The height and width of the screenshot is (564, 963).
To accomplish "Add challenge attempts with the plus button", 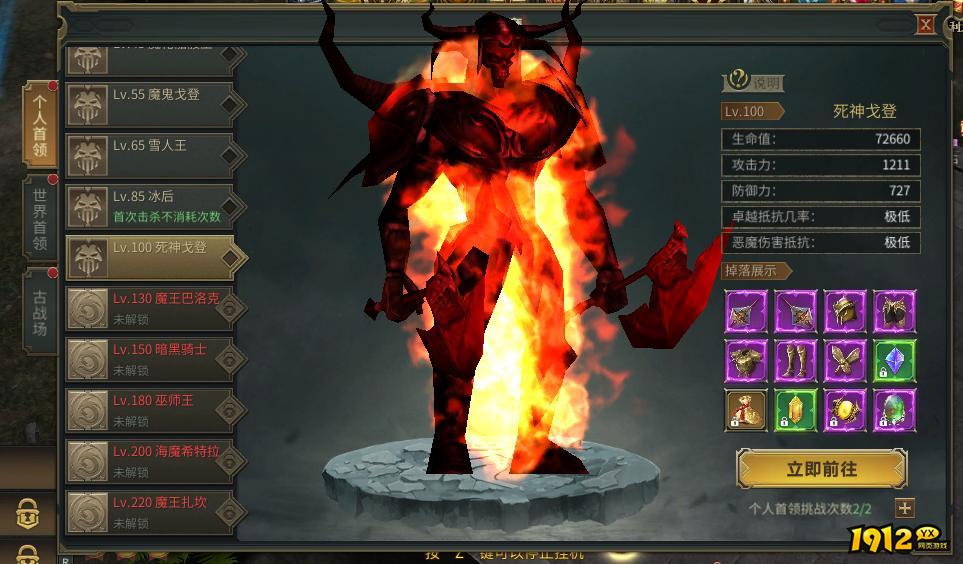I will [x=904, y=508].
